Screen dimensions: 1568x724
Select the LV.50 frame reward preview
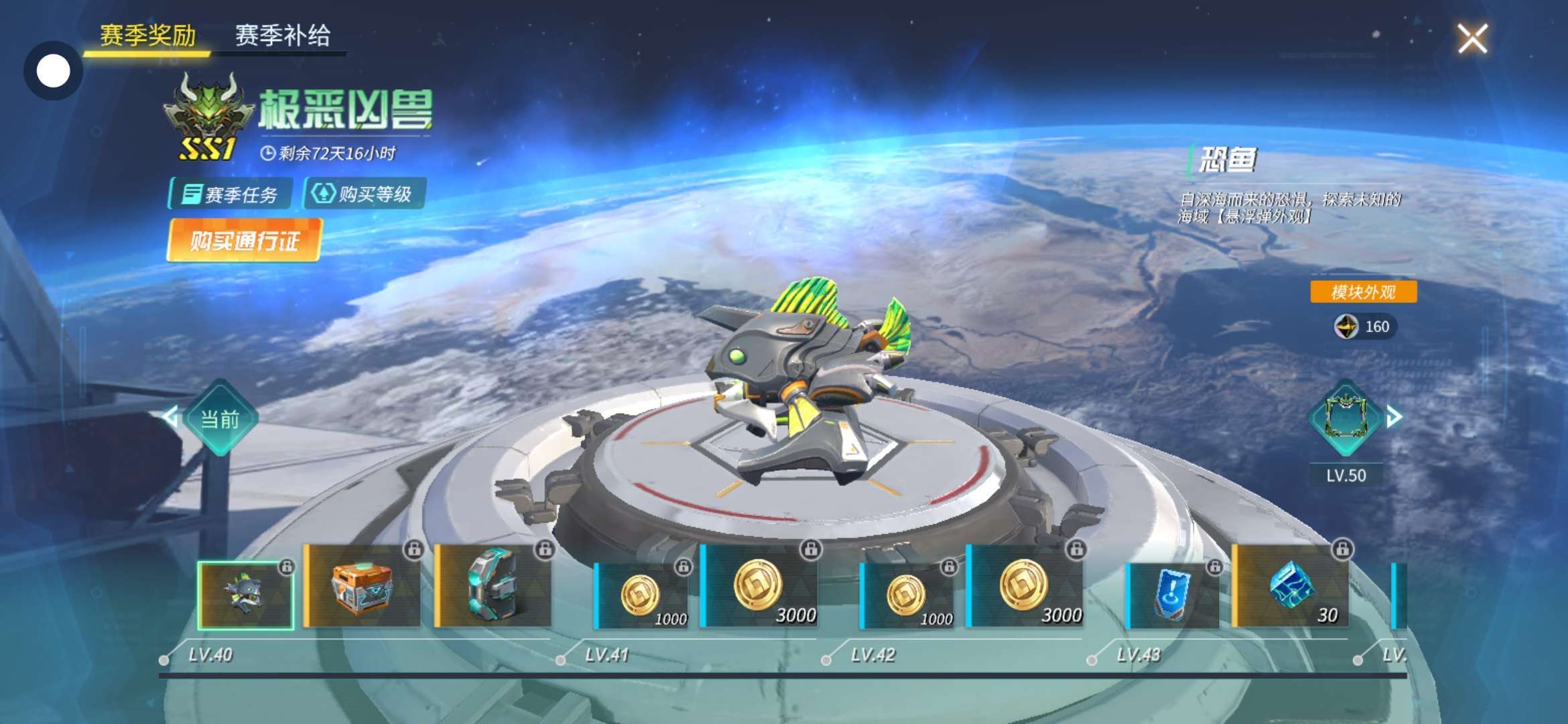coord(1345,418)
